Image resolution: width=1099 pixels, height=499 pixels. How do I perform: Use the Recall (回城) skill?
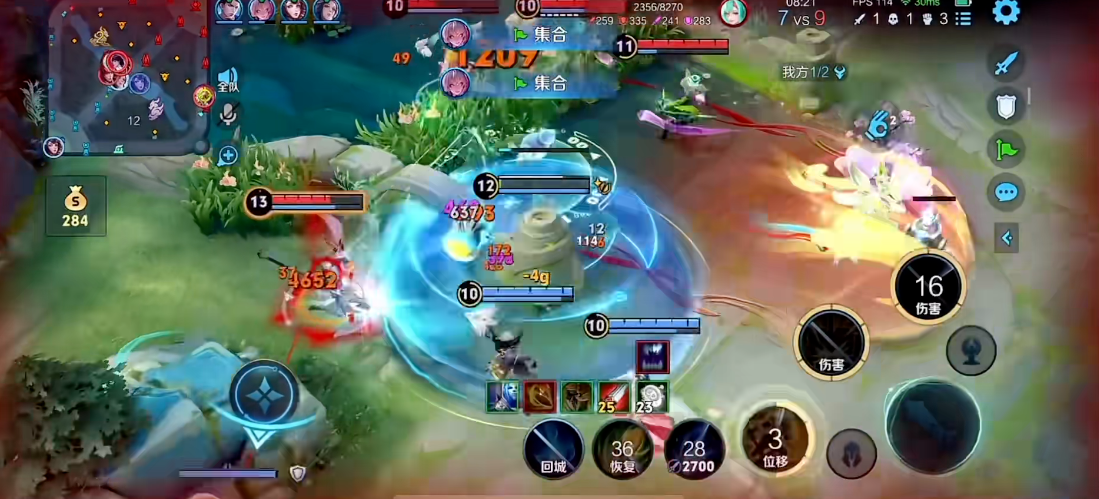tap(553, 447)
